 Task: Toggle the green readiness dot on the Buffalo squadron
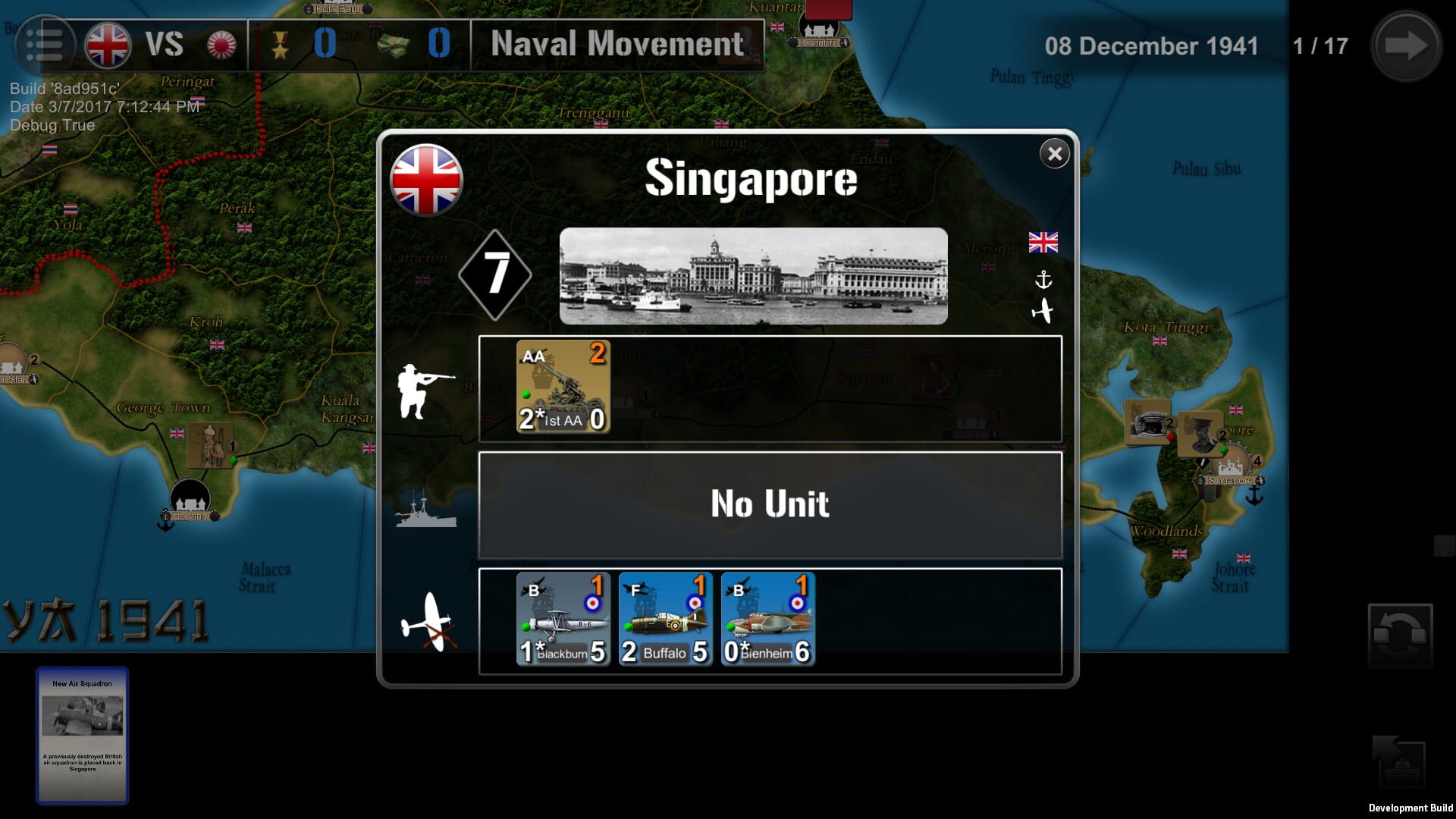click(628, 627)
